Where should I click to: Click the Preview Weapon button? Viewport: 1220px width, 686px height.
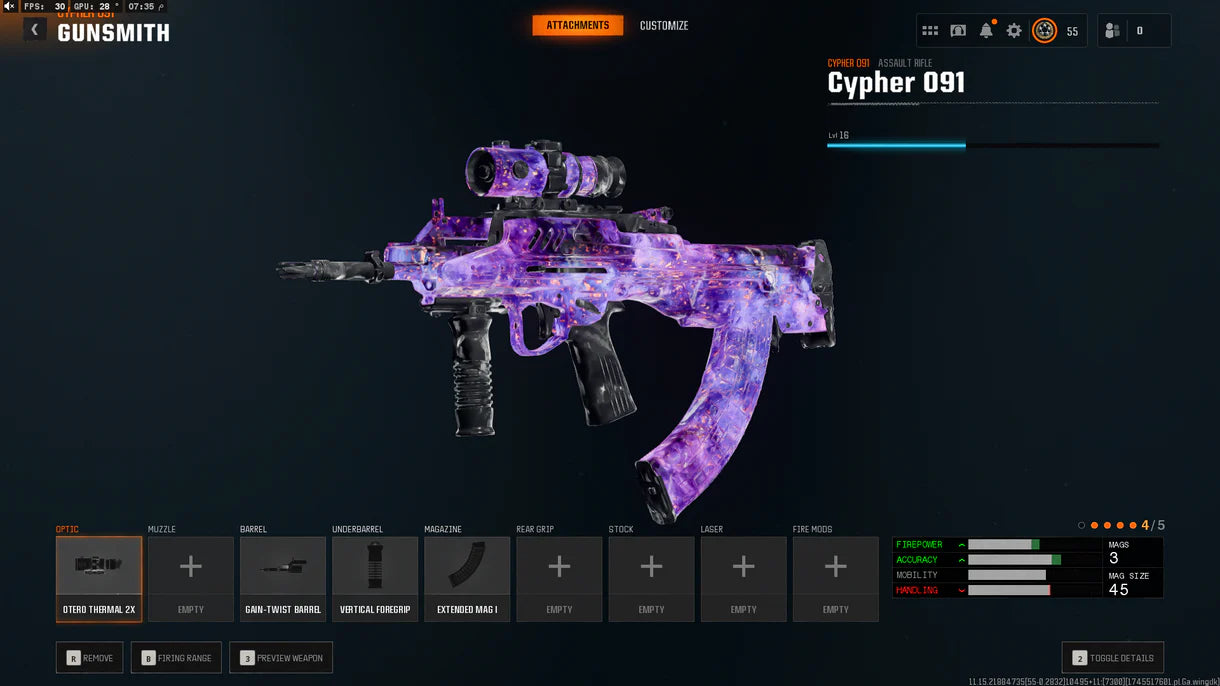pos(281,658)
